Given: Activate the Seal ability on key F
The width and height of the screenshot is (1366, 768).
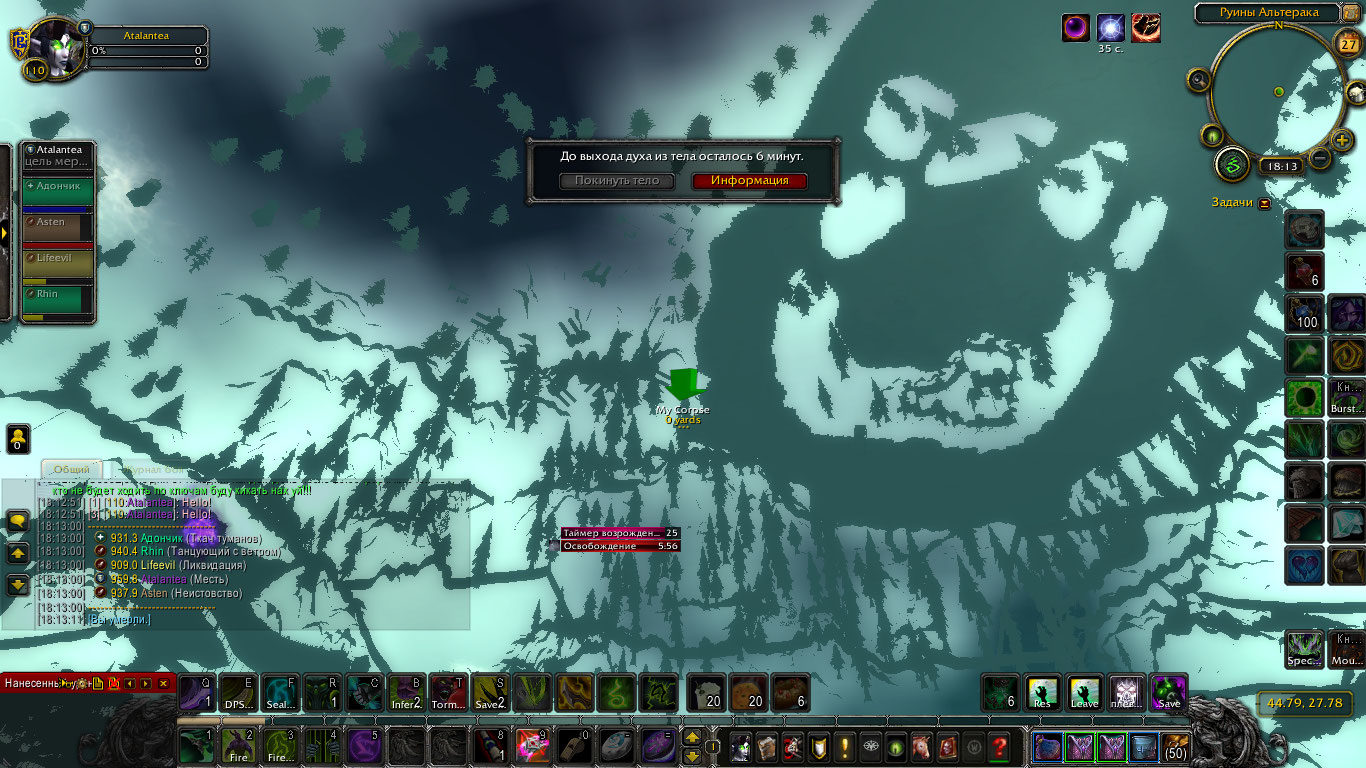Looking at the screenshot, I should pos(281,692).
